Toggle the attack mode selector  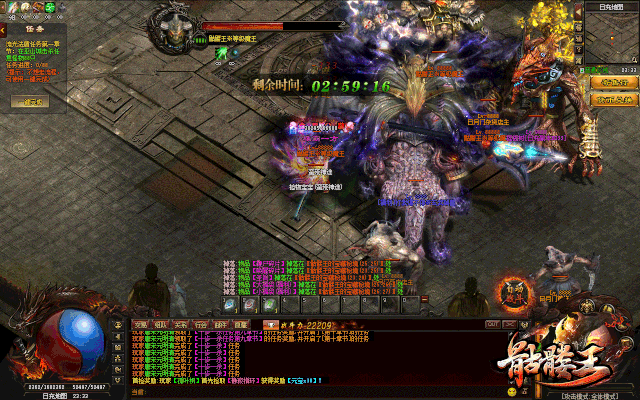tap(586, 393)
